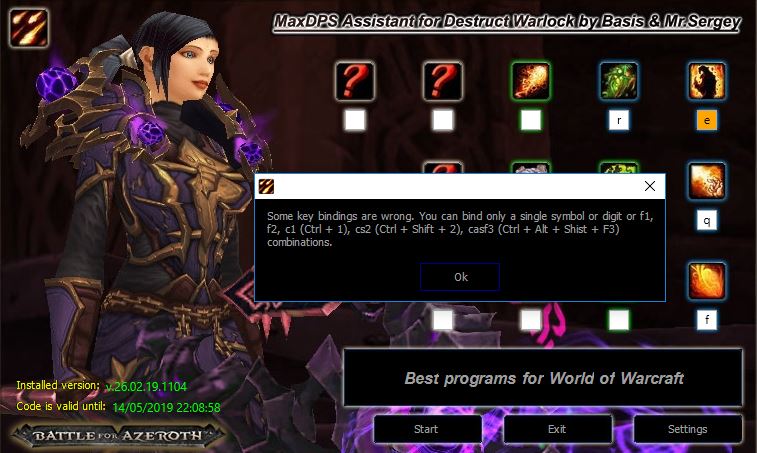This screenshot has height=453, width=757.
Task: Open the Best programs for World of Warcraft banner
Action: point(543,379)
